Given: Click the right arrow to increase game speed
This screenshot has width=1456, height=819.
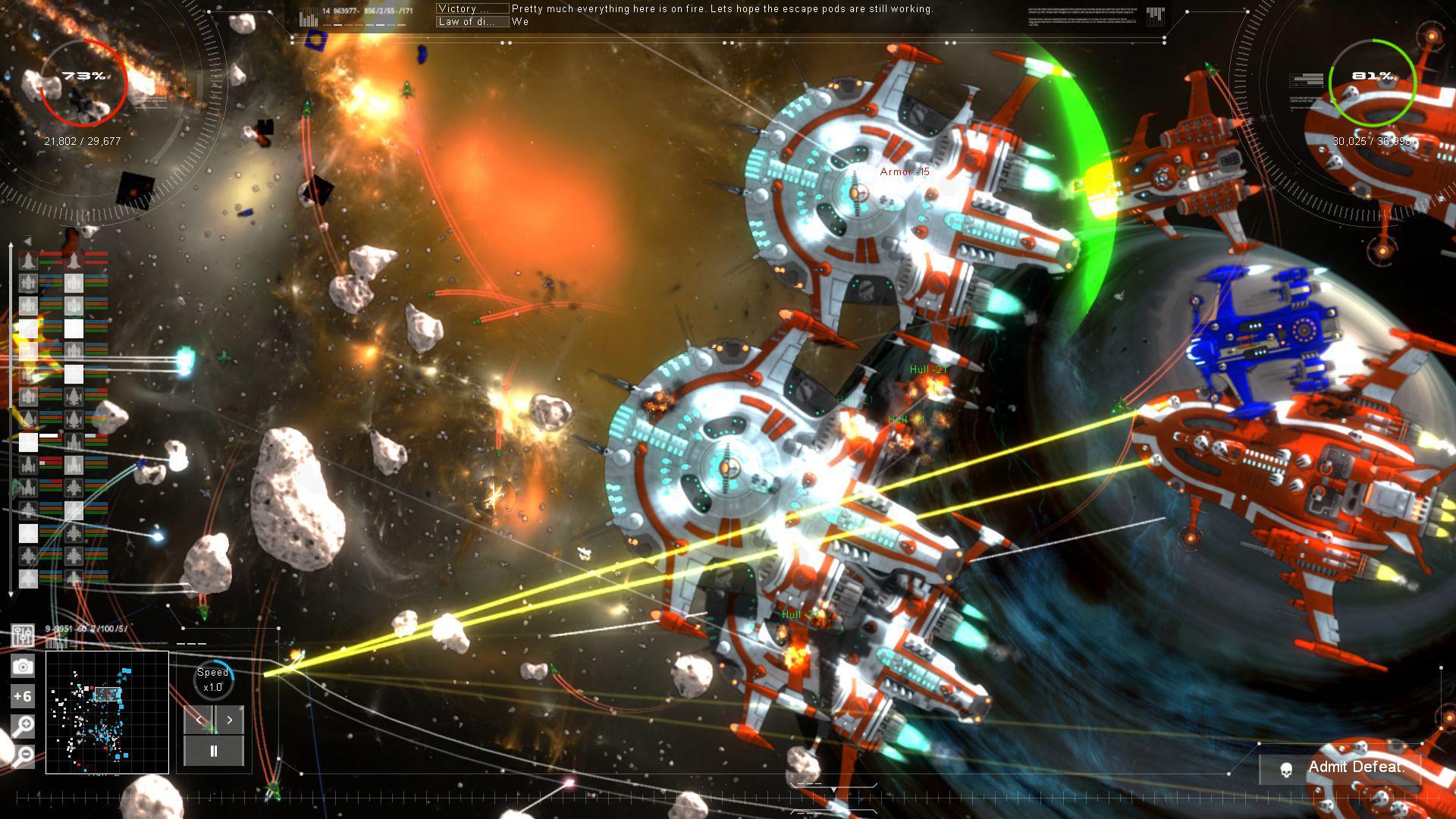Looking at the screenshot, I should tap(229, 720).
